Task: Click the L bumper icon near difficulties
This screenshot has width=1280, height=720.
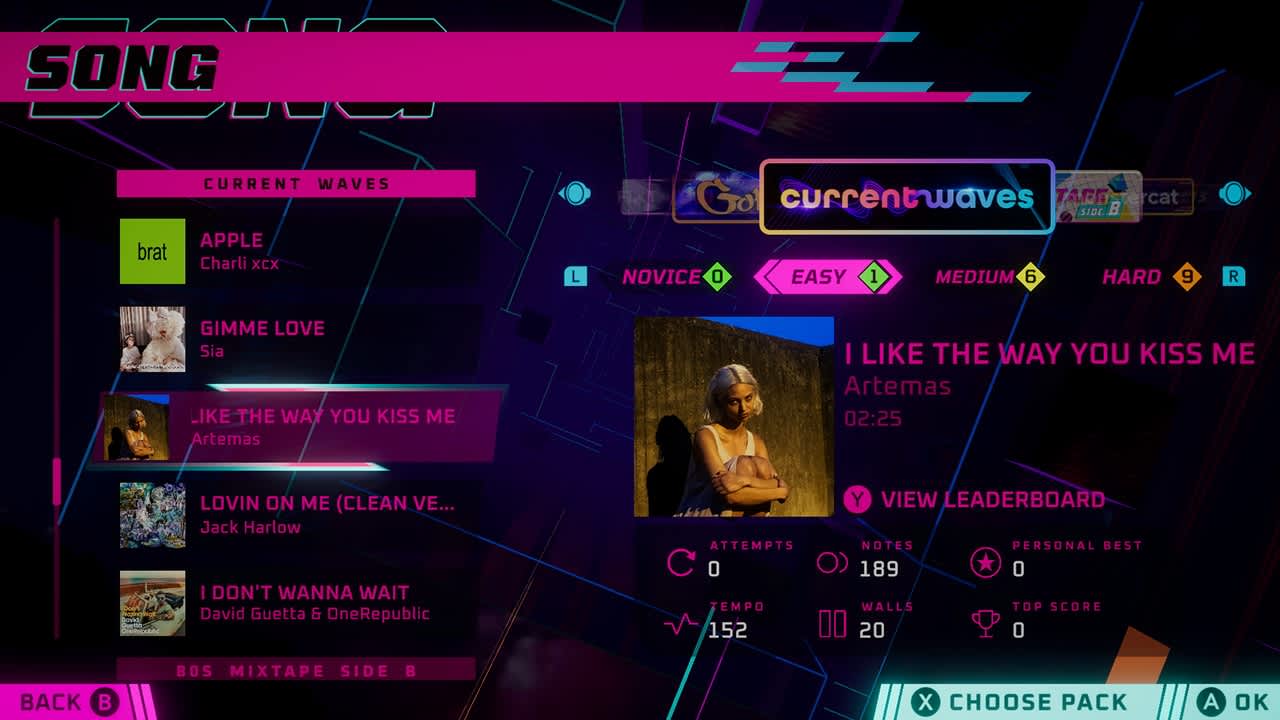Action: pos(575,277)
